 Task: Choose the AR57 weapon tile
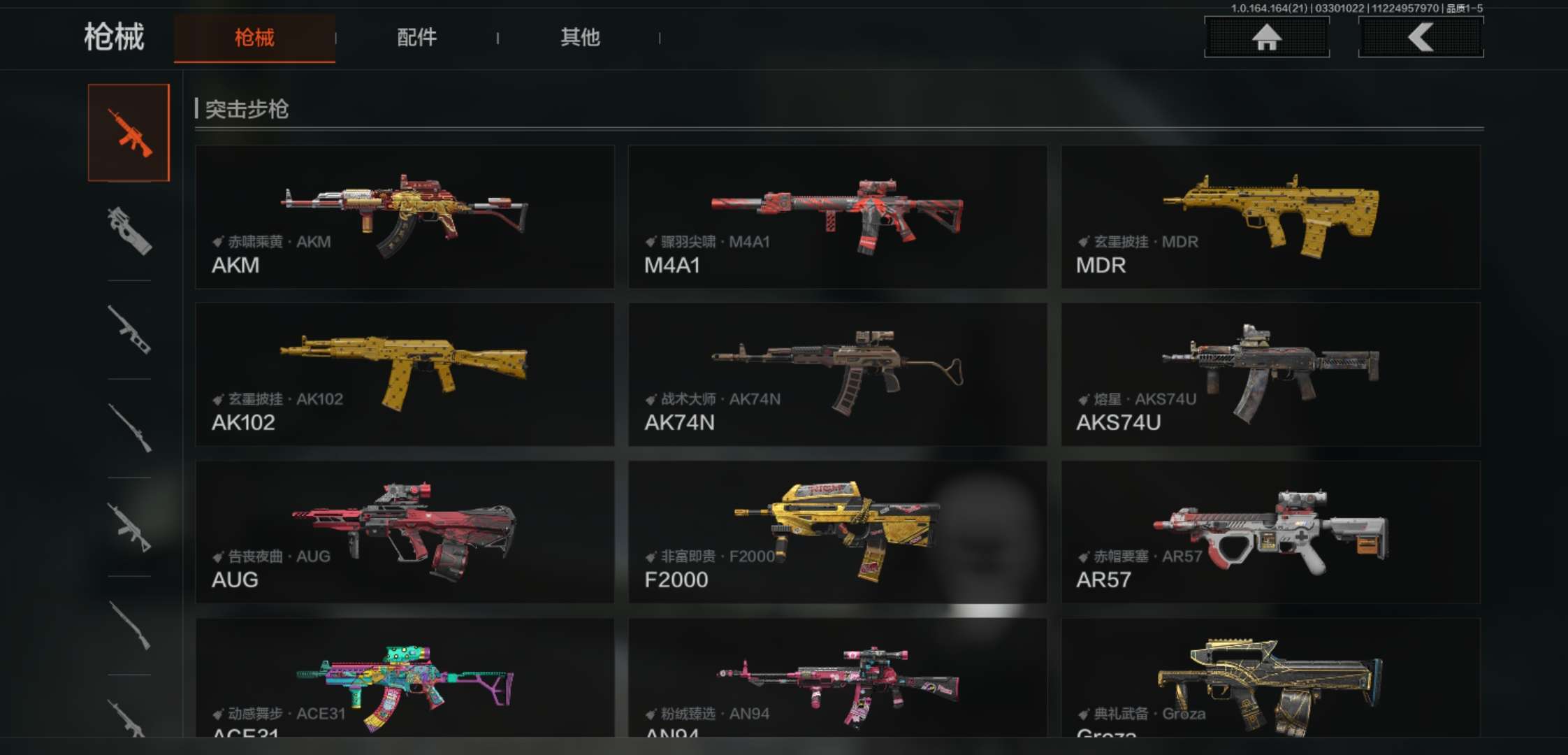pos(1270,531)
